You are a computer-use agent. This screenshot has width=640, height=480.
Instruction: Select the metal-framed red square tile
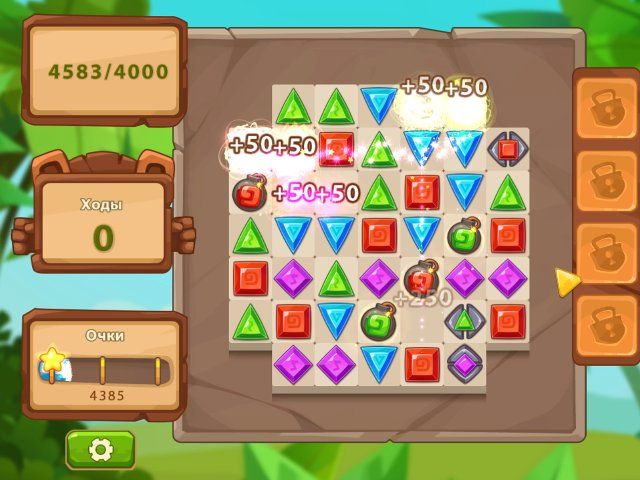pyautogui.click(x=508, y=149)
